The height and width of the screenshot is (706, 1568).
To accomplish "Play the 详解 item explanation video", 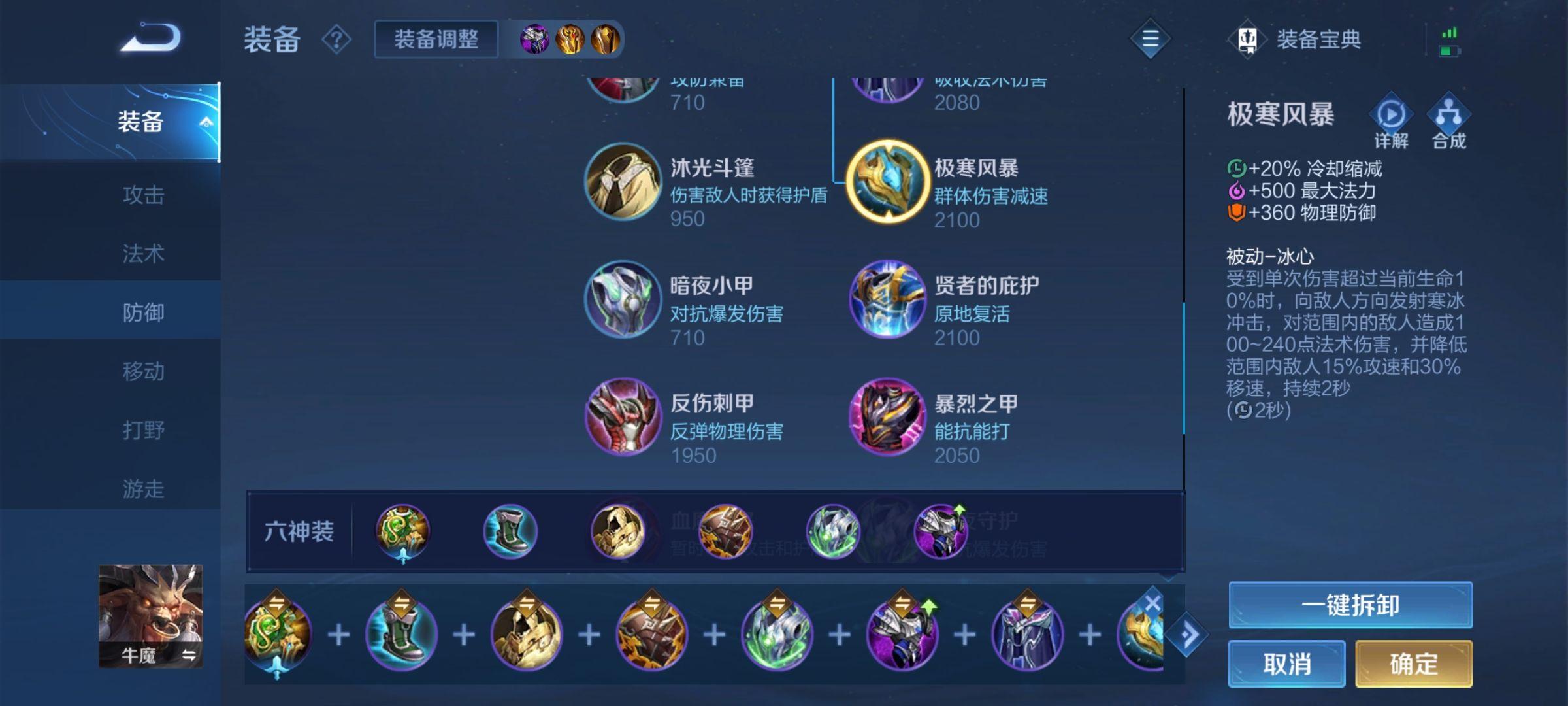I will click(1390, 118).
